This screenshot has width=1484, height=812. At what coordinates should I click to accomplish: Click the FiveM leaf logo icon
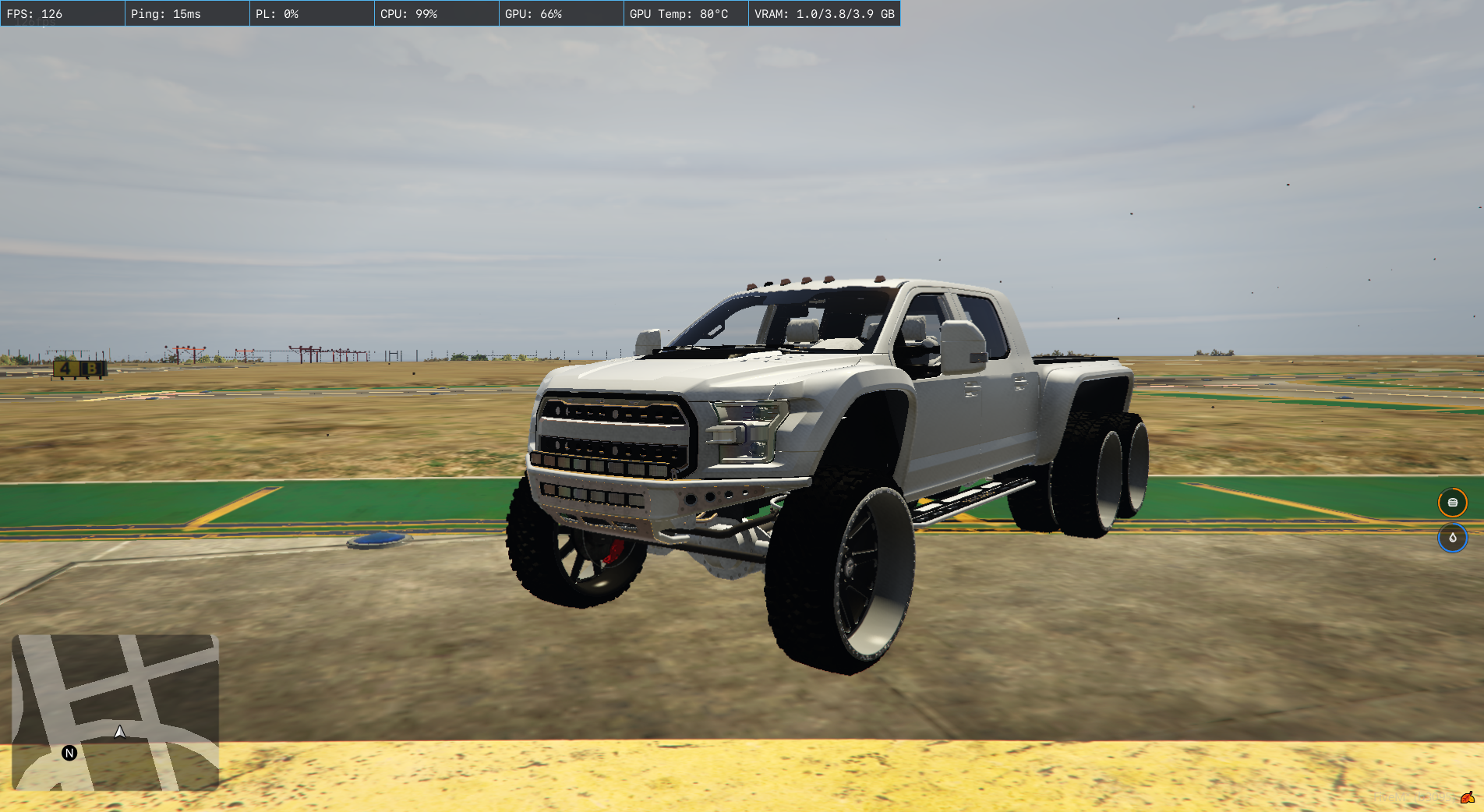[1467, 797]
